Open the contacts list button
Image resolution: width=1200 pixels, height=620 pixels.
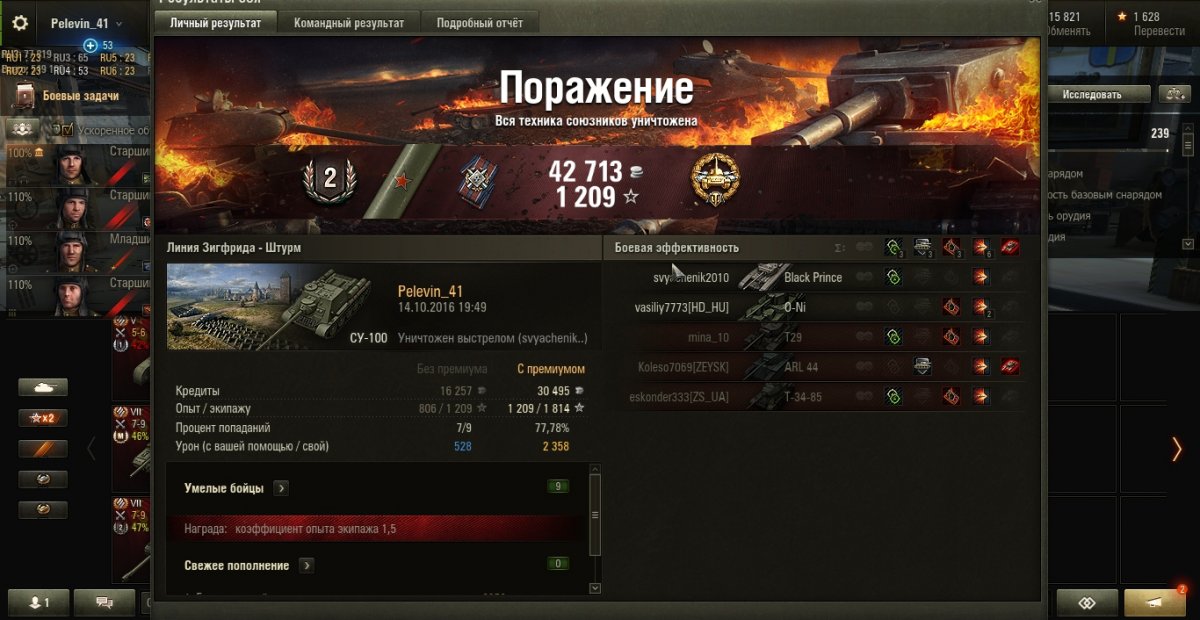tap(39, 602)
